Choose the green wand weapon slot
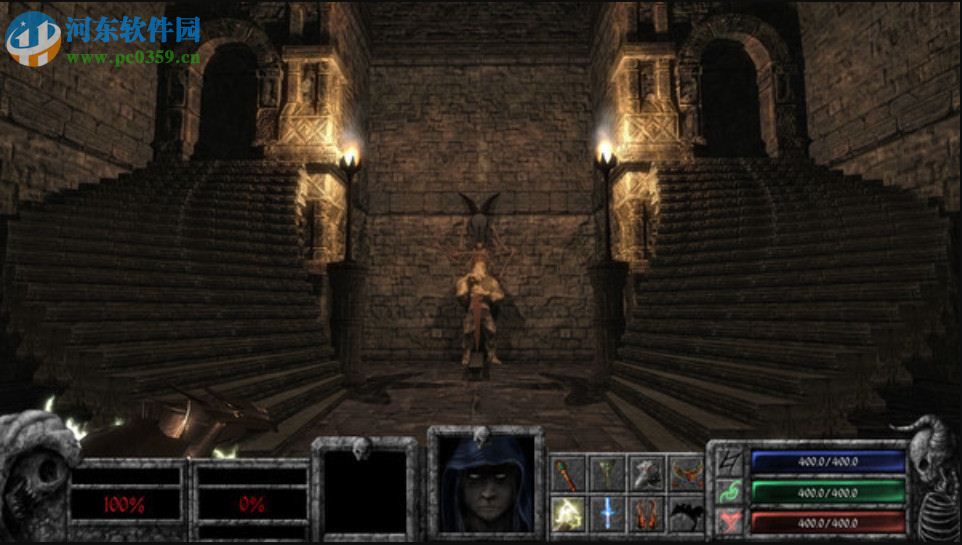The width and height of the screenshot is (962, 545). pyautogui.click(x=606, y=472)
